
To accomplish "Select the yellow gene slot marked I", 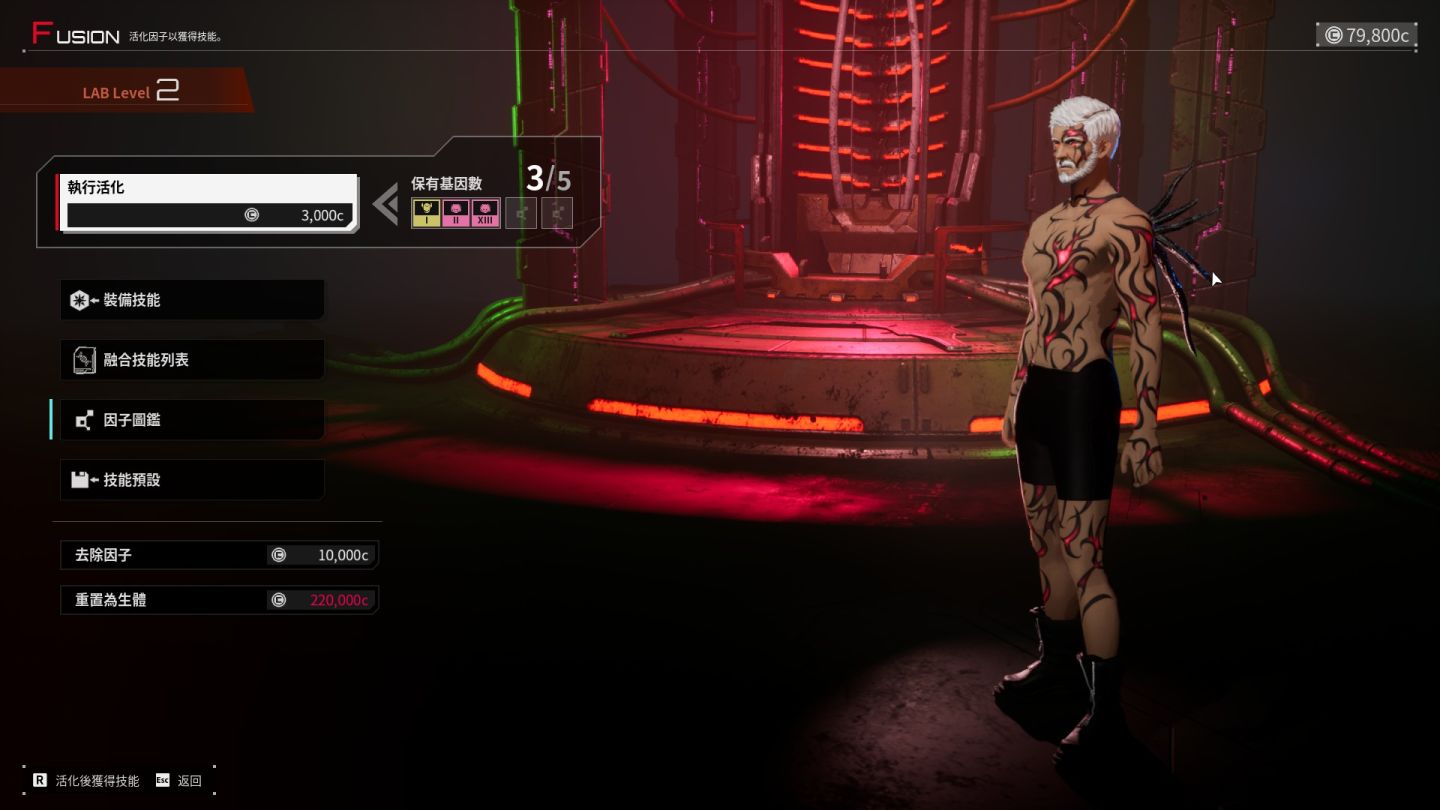I will tap(426, 213).
